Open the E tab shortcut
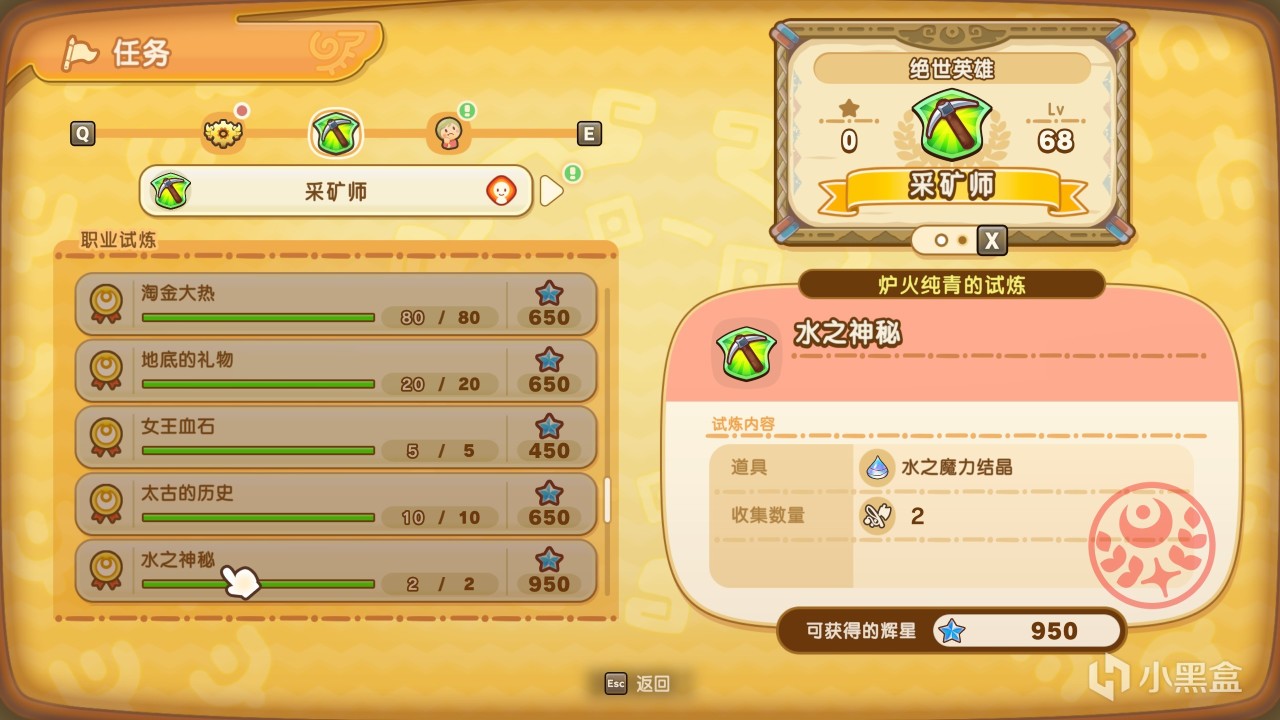 tap(588, 133)
